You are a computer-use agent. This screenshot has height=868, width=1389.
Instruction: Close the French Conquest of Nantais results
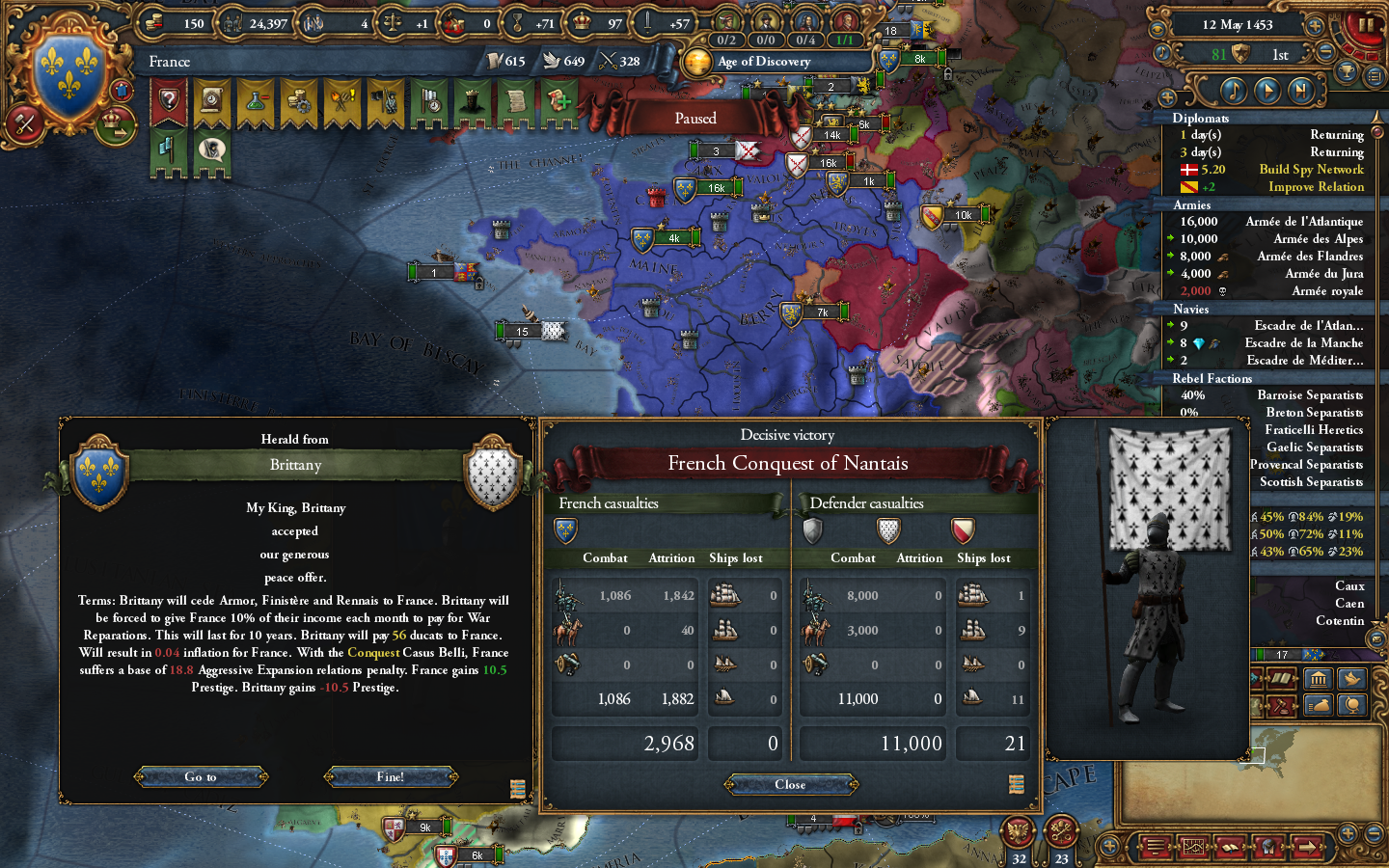[791, 784]
